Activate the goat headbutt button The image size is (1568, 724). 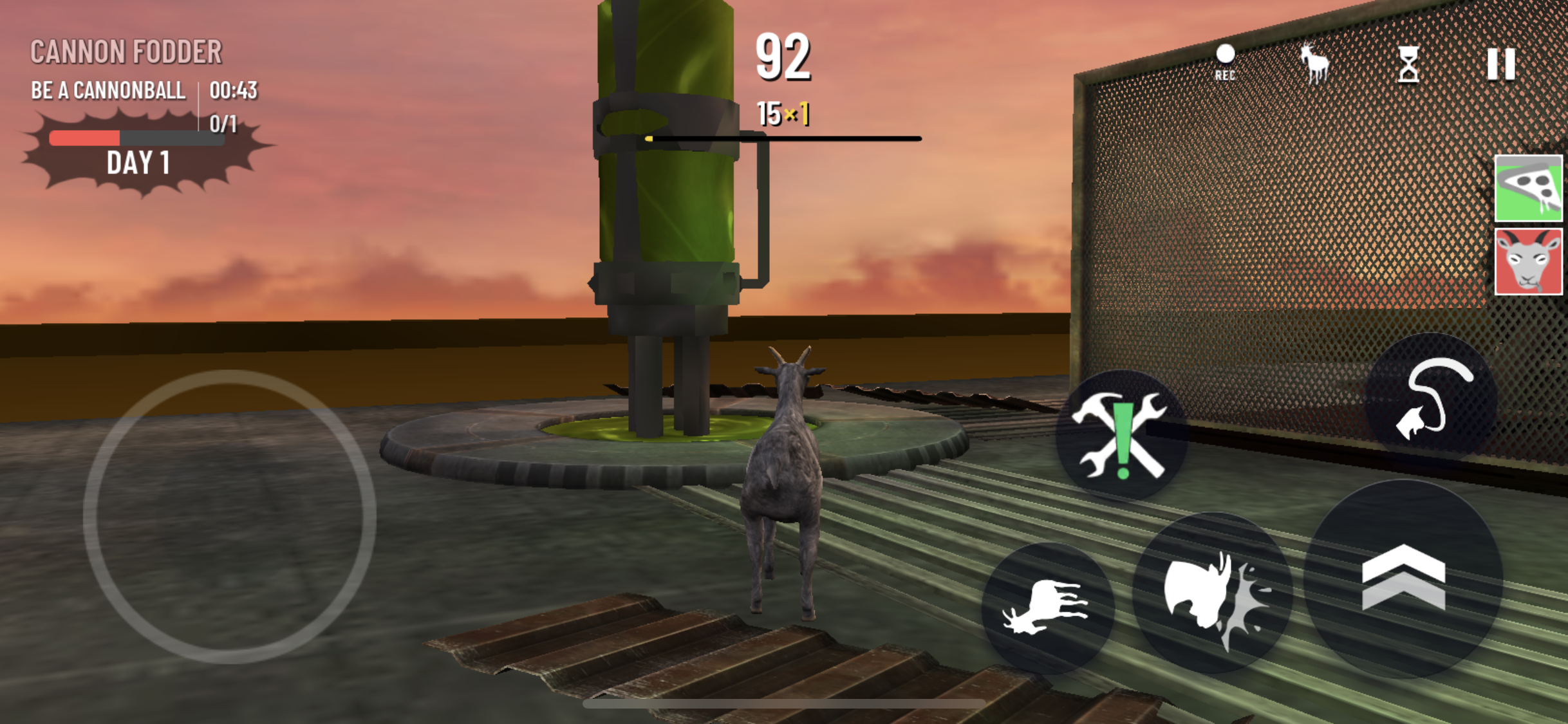1213,593
